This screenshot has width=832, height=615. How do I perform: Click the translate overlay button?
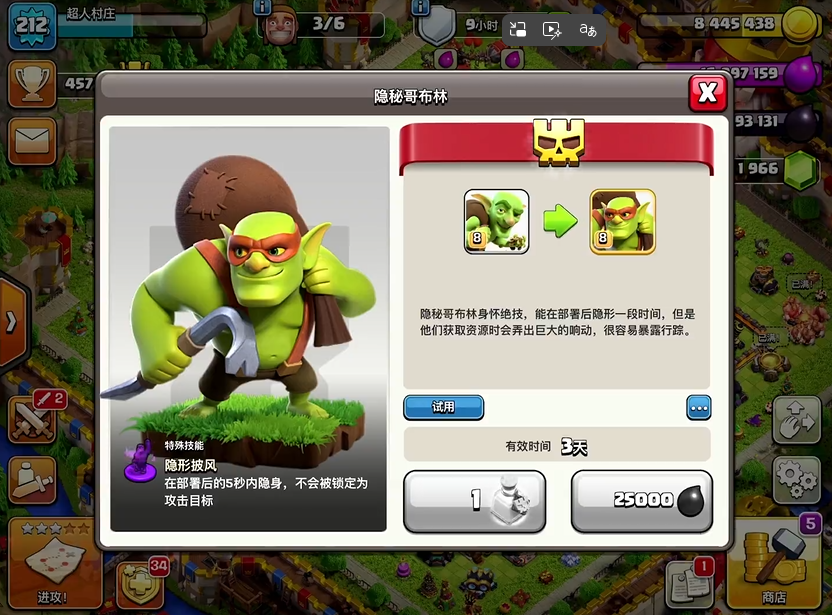(587, 29)
